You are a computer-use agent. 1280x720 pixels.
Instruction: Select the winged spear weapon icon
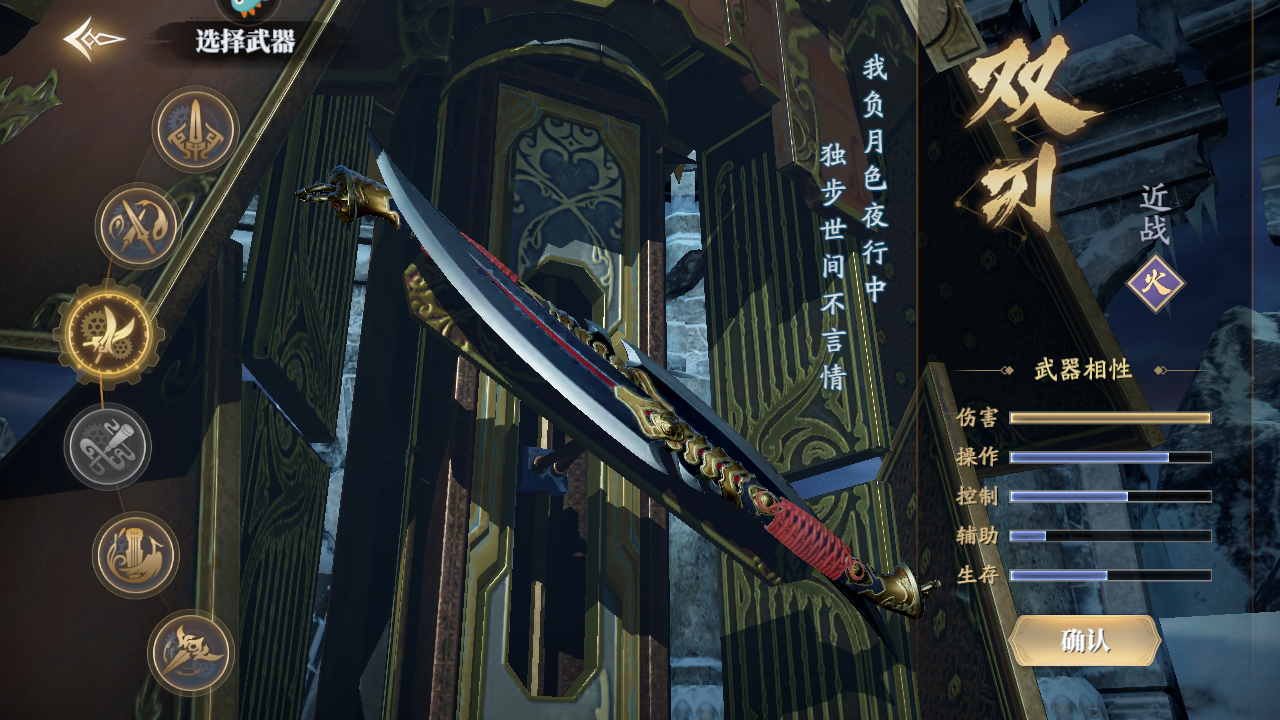(x=191, y=652)
